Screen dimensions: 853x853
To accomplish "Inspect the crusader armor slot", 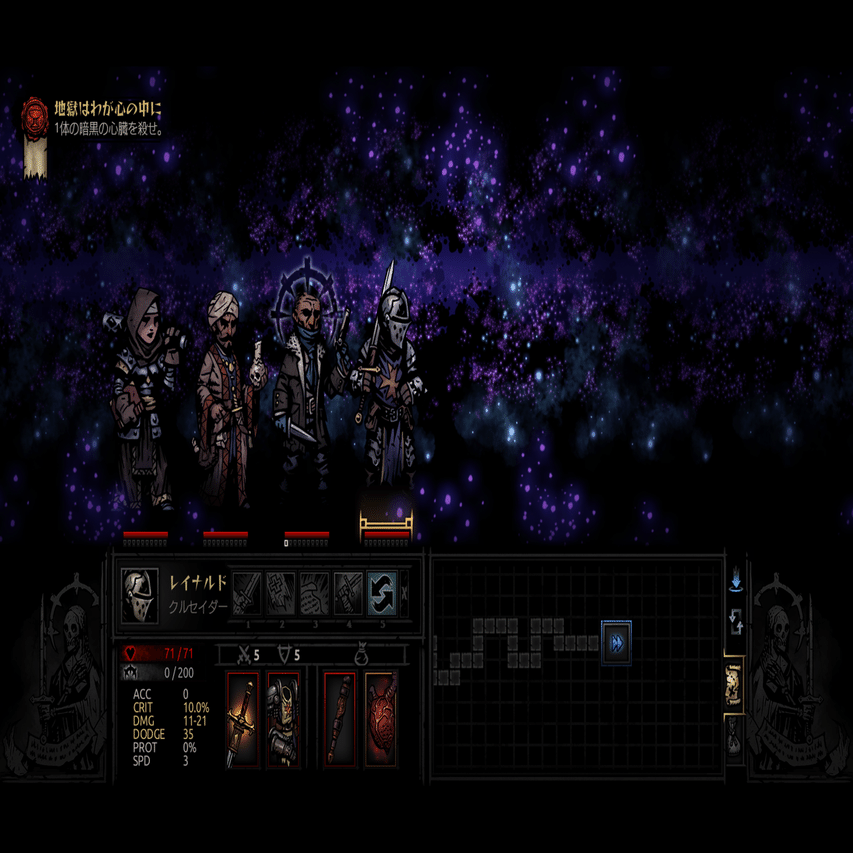I will pos(283,719).
